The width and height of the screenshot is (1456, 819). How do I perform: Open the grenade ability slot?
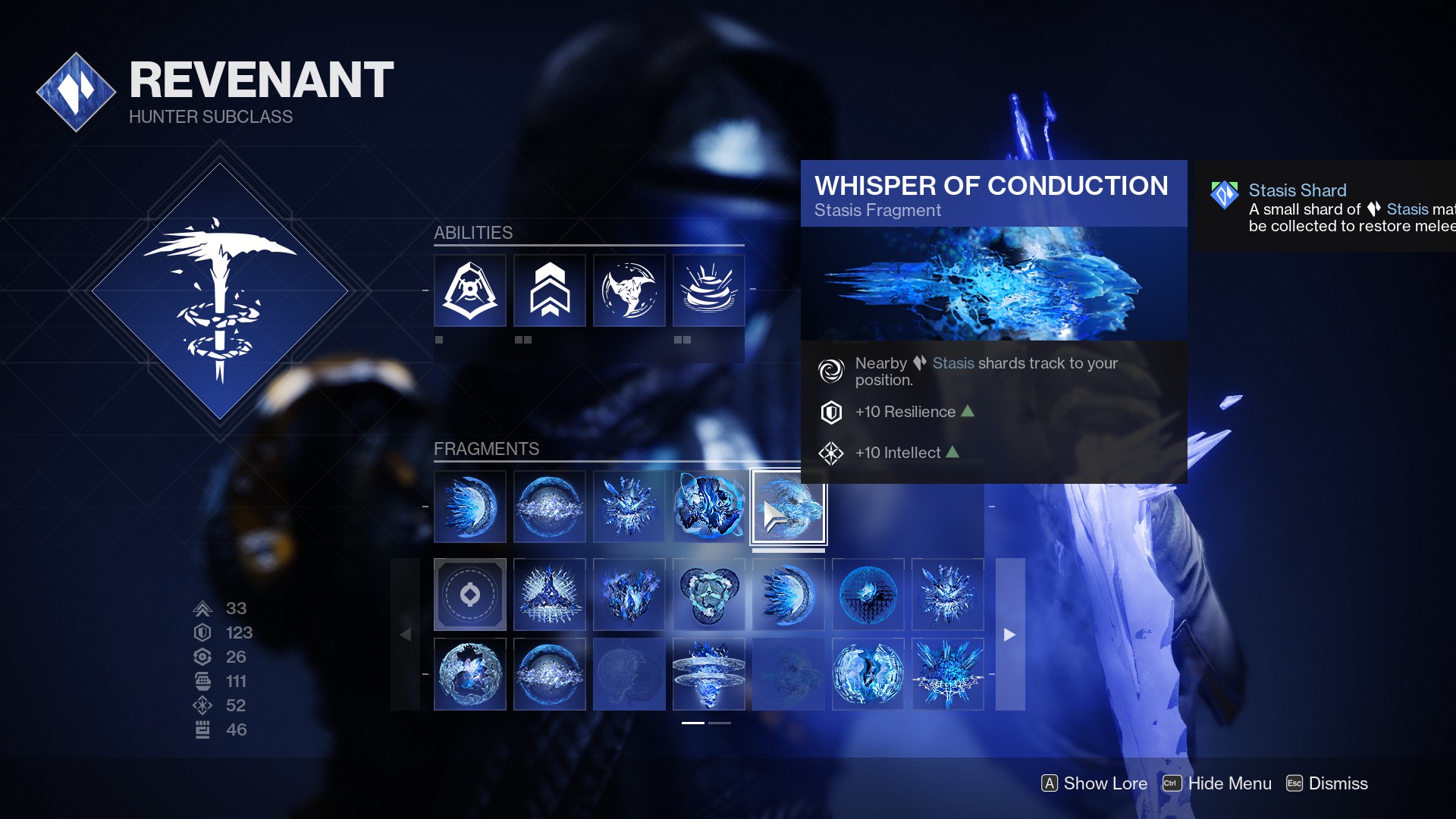[709, 290]
